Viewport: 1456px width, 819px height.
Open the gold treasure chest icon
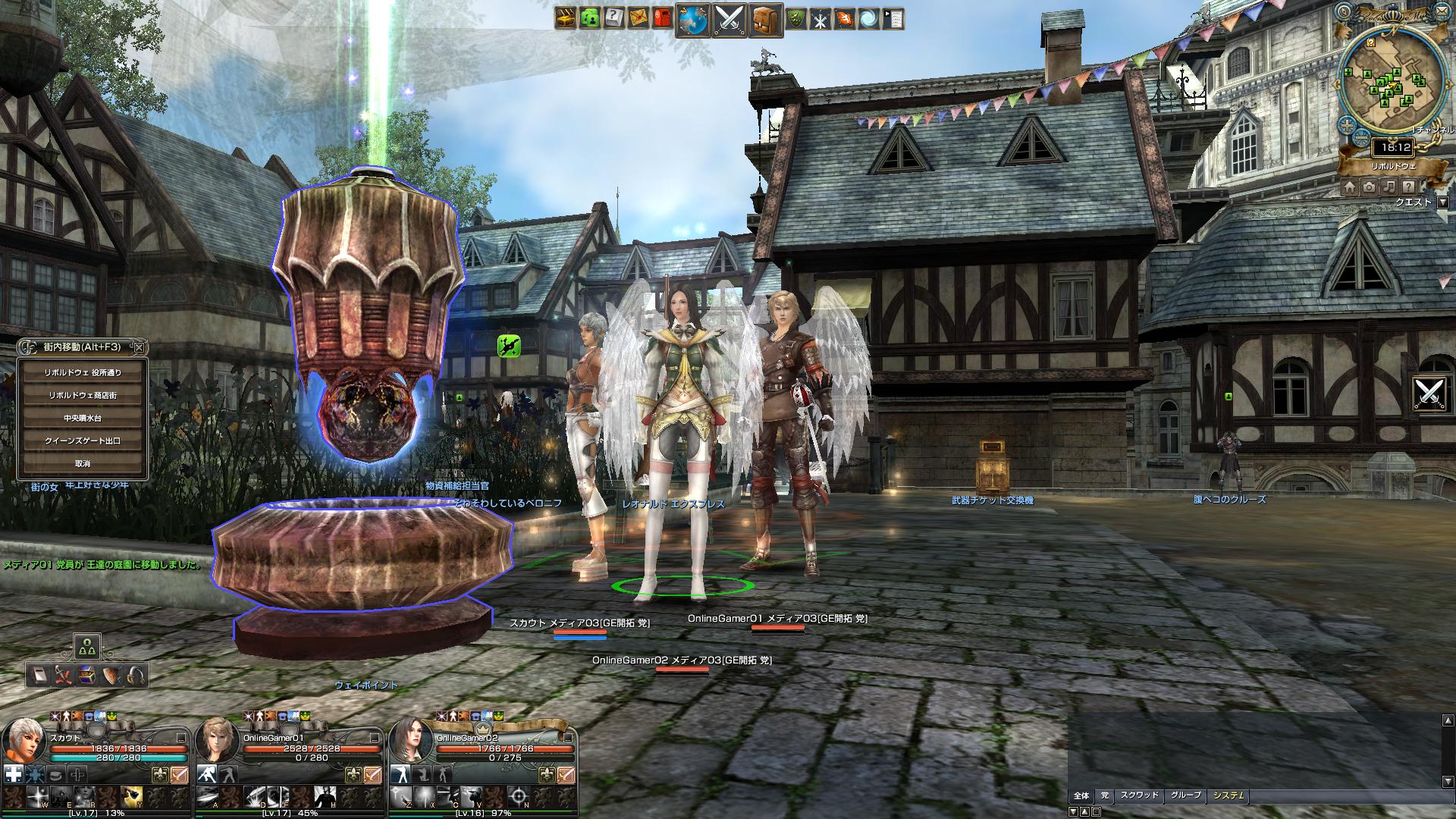565,18
